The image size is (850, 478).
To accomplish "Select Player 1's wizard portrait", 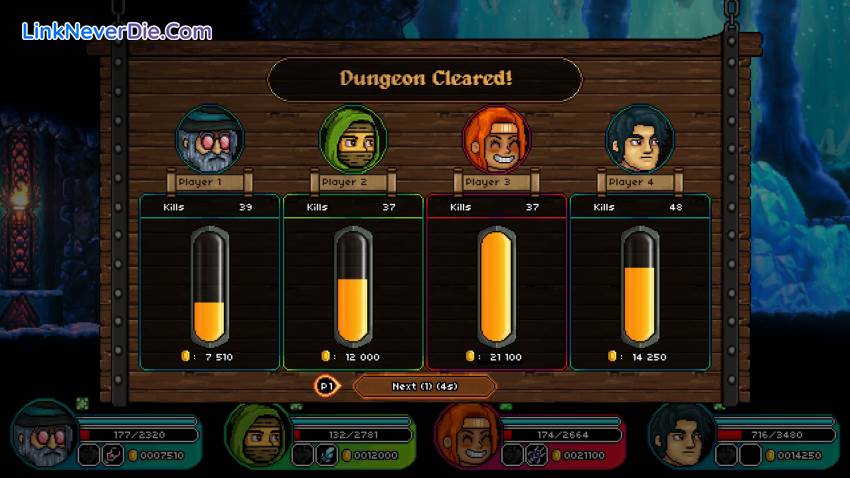I will pos(210,140).
